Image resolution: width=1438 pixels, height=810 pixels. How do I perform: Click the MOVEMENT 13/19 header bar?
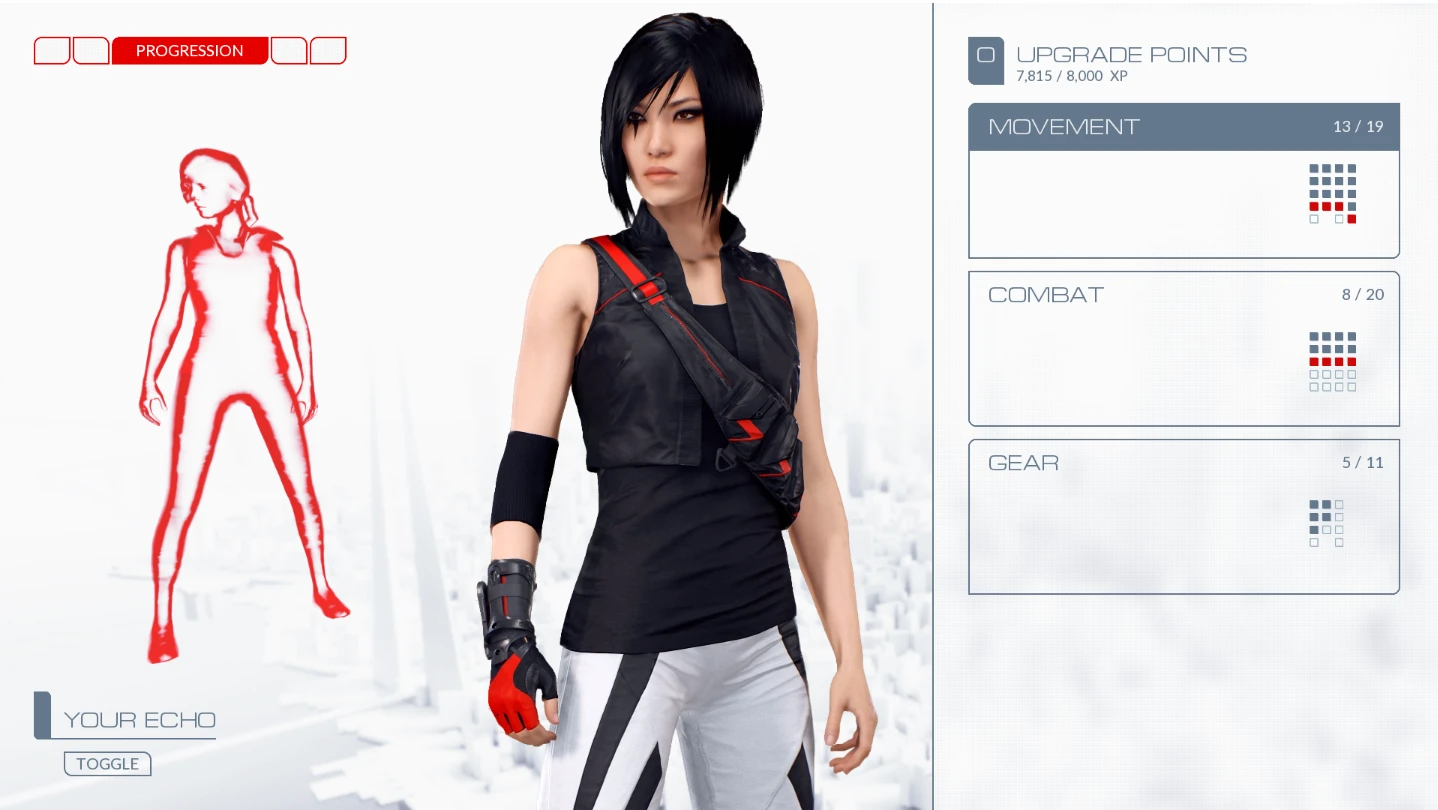tap(1184, 127)
